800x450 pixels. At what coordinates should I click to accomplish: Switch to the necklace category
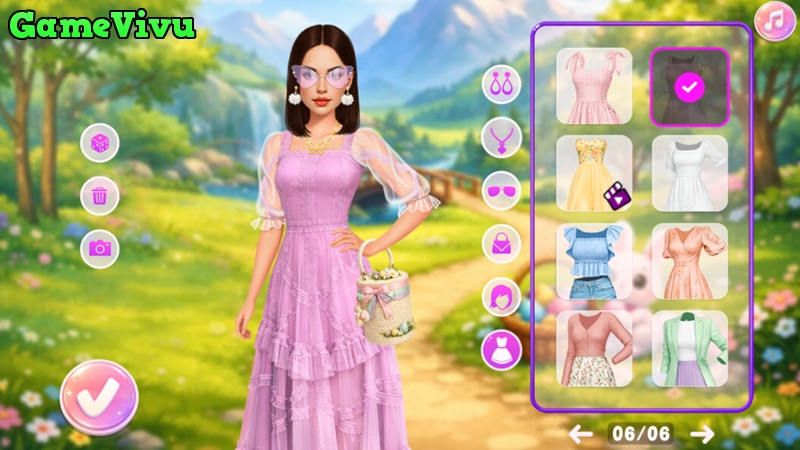[502, 137]
